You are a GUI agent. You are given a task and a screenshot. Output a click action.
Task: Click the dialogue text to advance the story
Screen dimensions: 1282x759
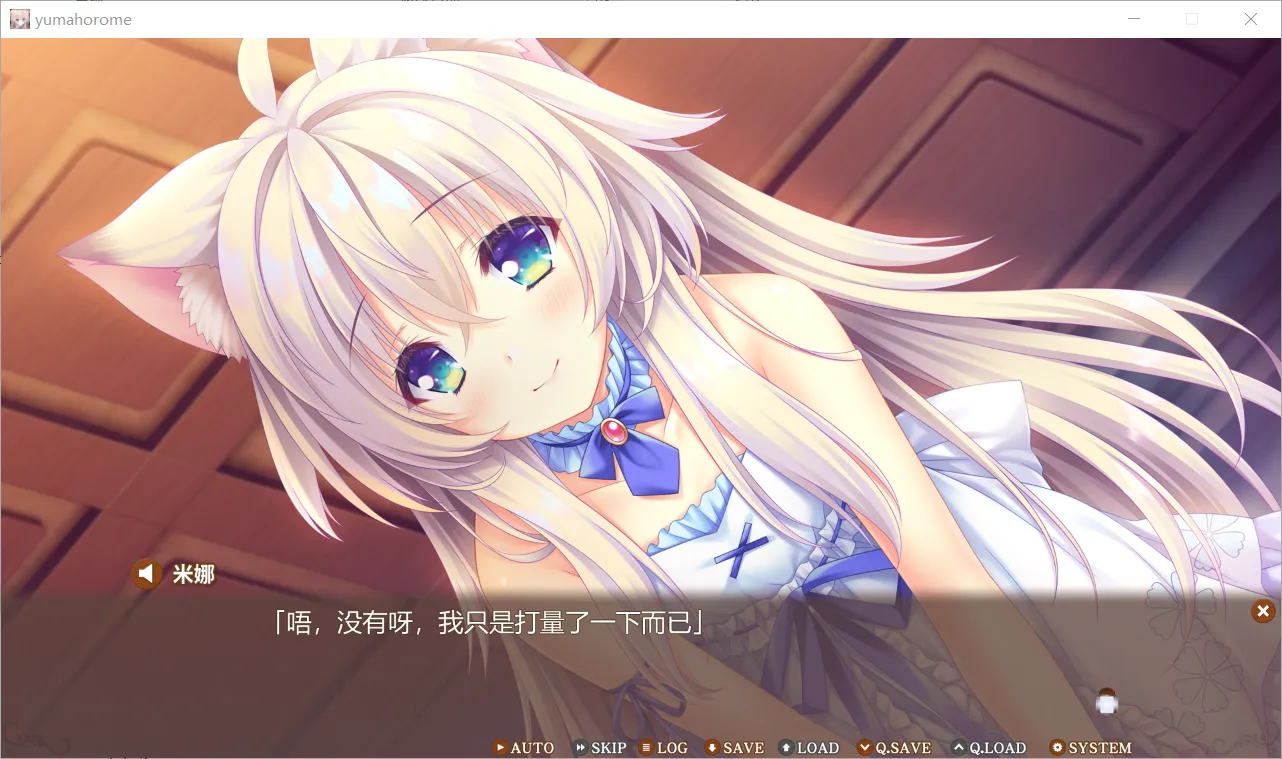point(488,621)
